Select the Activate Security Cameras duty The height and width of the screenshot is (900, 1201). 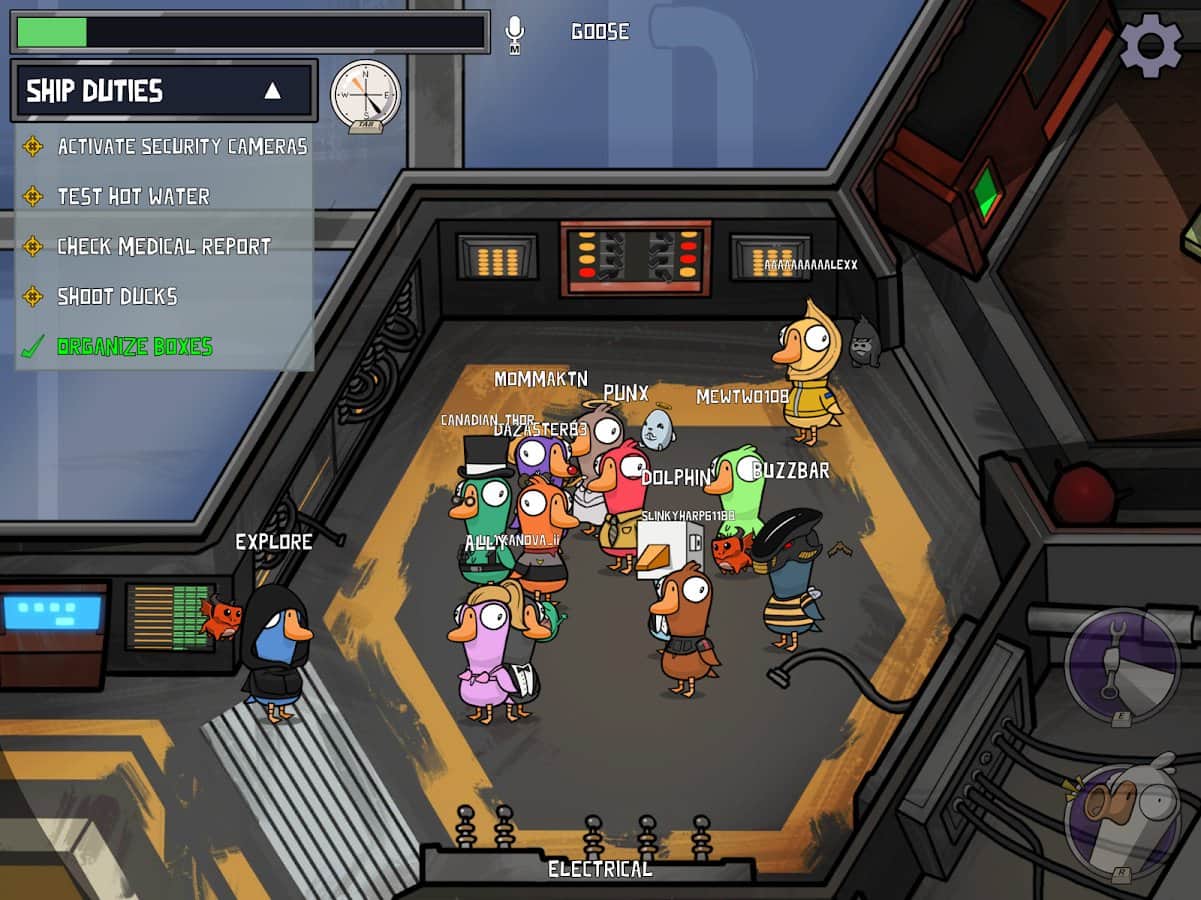click(181, 147)
